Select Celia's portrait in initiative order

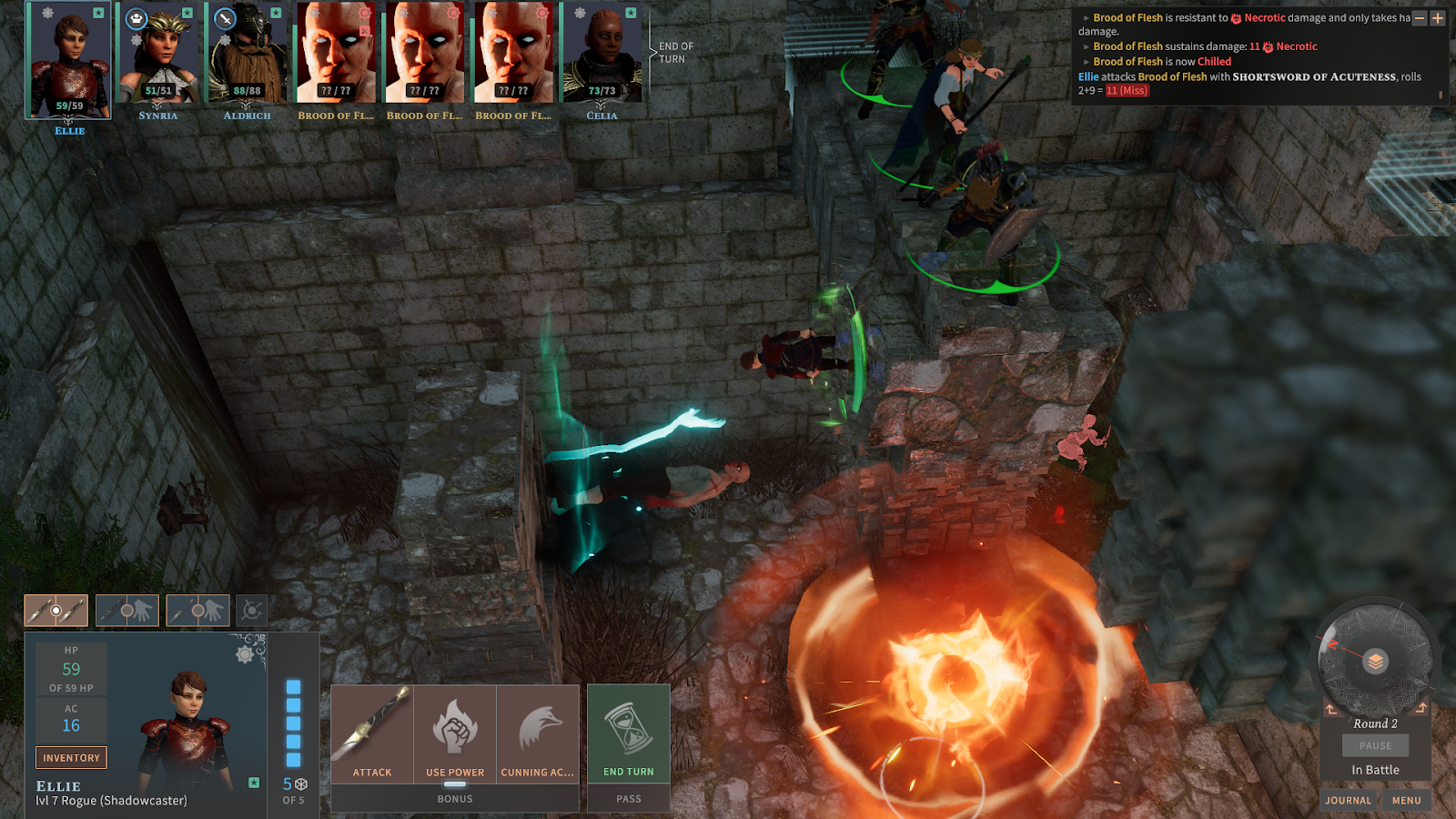(x=602, y=55)
